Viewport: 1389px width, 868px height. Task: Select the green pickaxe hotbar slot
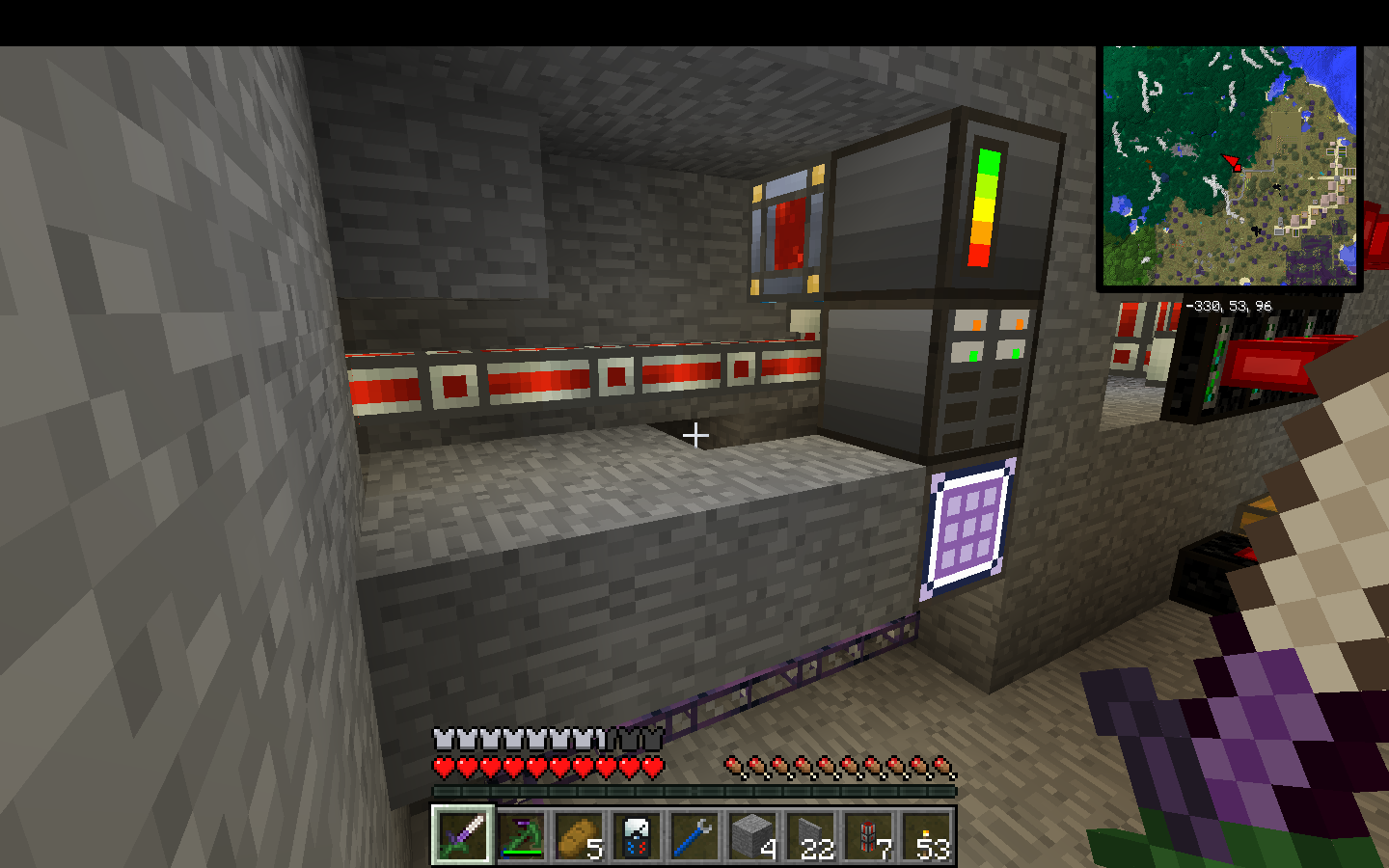click(521, 834)
